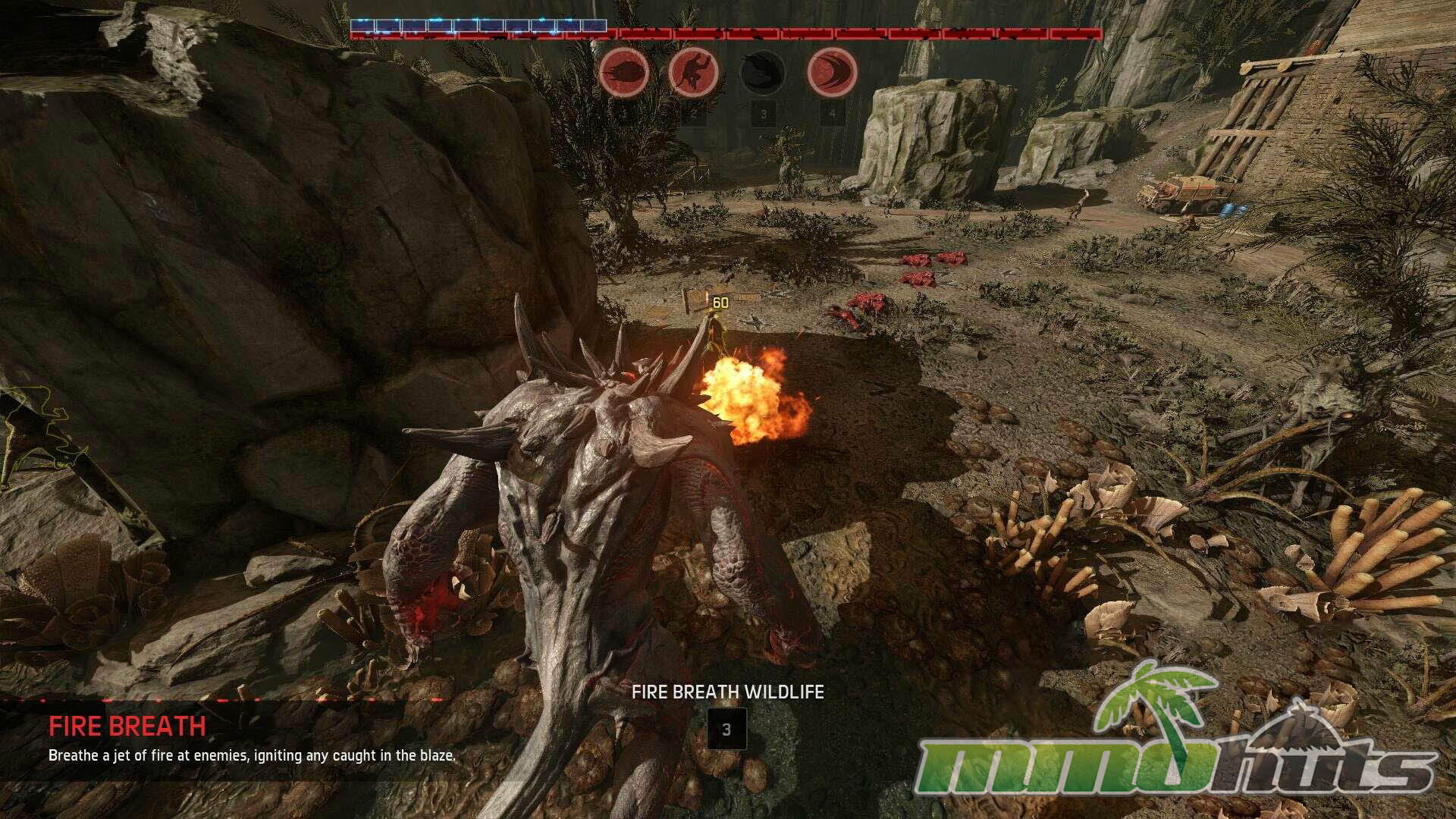Activate the Rock Throw ability icon
This screenshot has width=1456, height=819.
pos(624,73)
